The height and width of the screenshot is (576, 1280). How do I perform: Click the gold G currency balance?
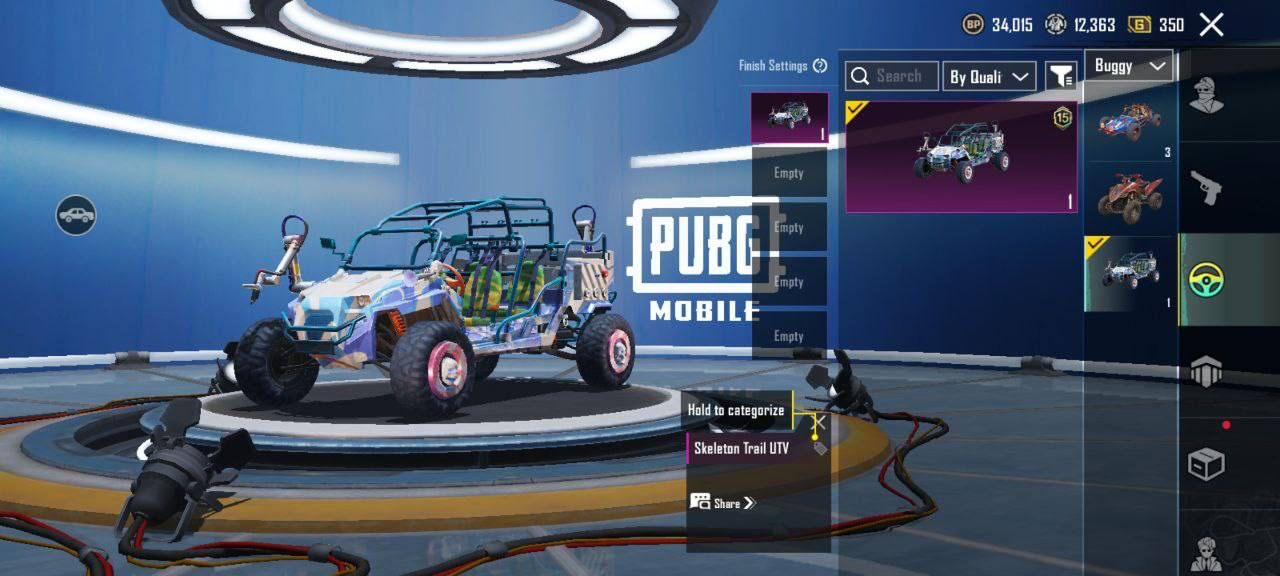(x=1155, y=25)
